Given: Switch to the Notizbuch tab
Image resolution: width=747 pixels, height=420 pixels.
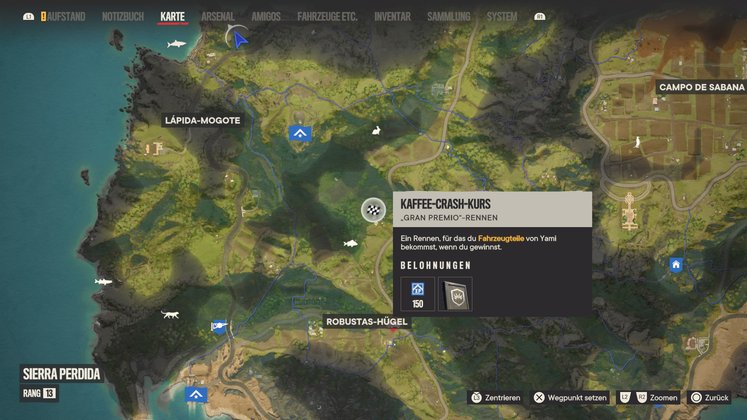Looking at the screenshot, I should click(x=123, y=17).
